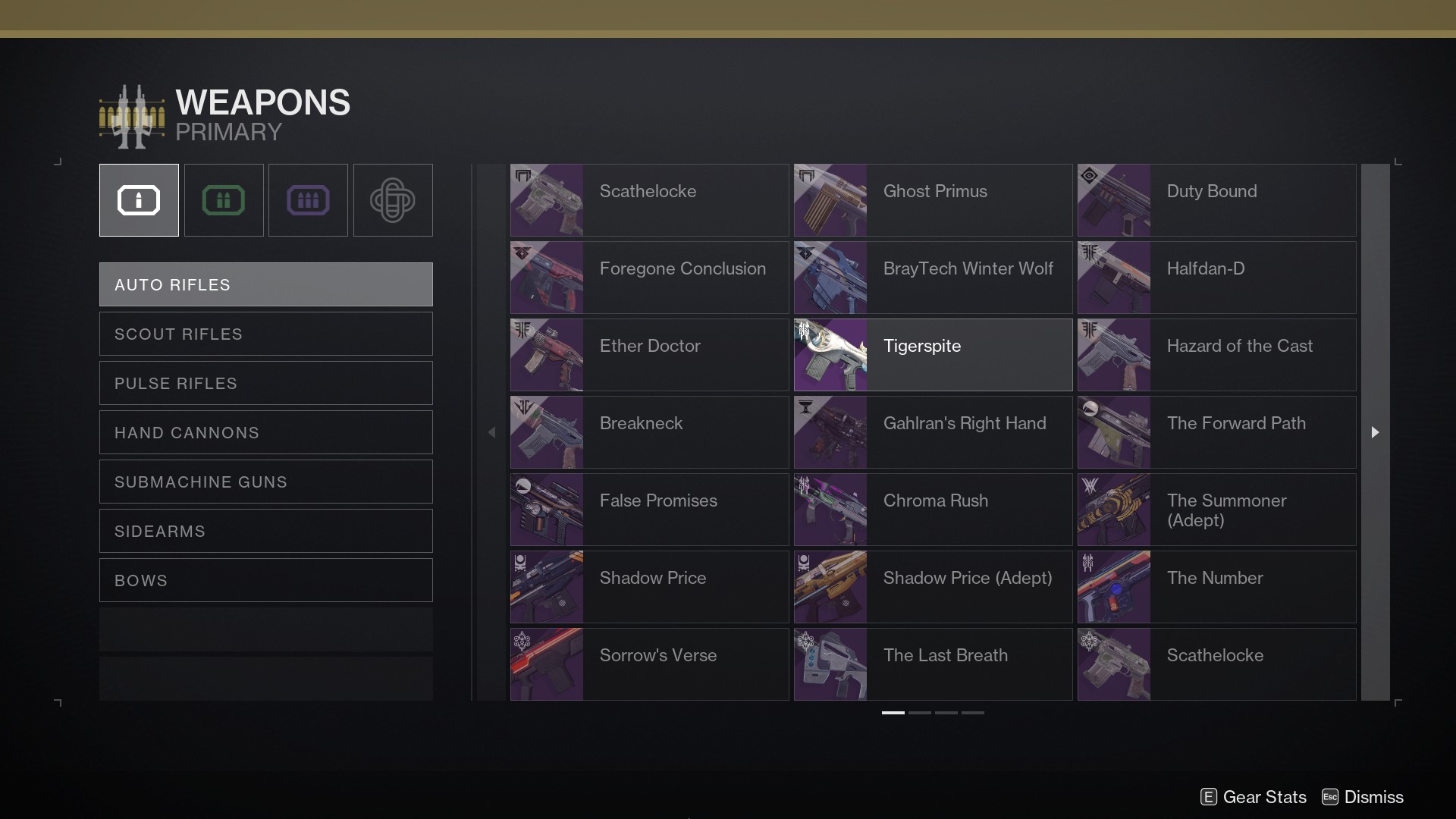
Task: Open the Exotic spiral filter icon
Action: pos(392,199)
